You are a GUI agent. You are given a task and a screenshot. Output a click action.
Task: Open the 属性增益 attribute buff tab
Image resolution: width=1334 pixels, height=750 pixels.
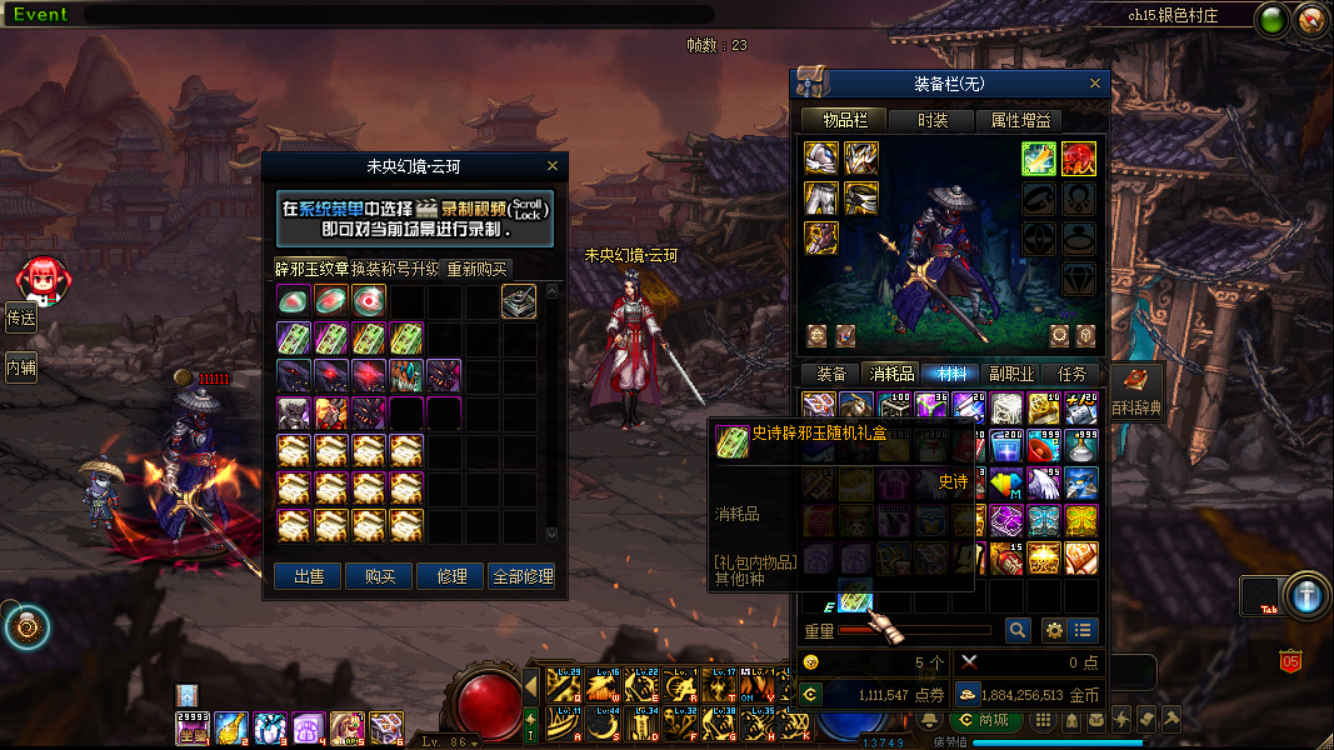(x=1020, y=121)
